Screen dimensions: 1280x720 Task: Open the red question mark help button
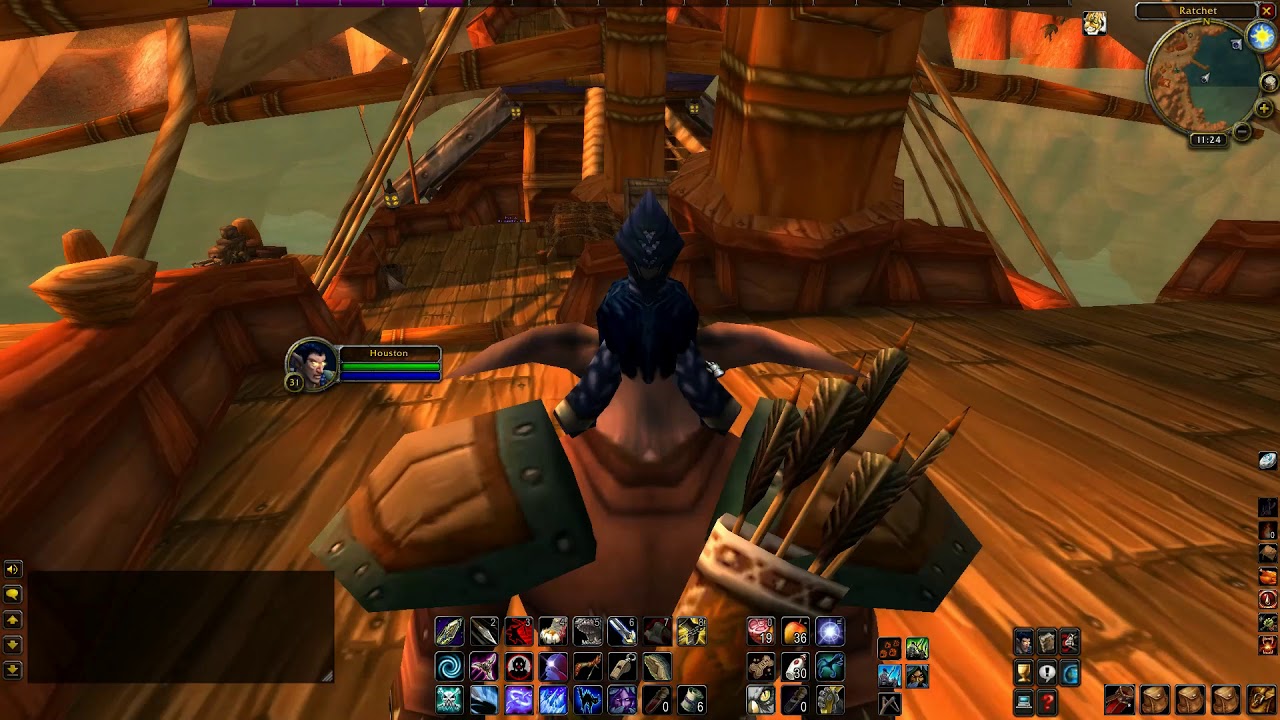(x=1047, y=702)
